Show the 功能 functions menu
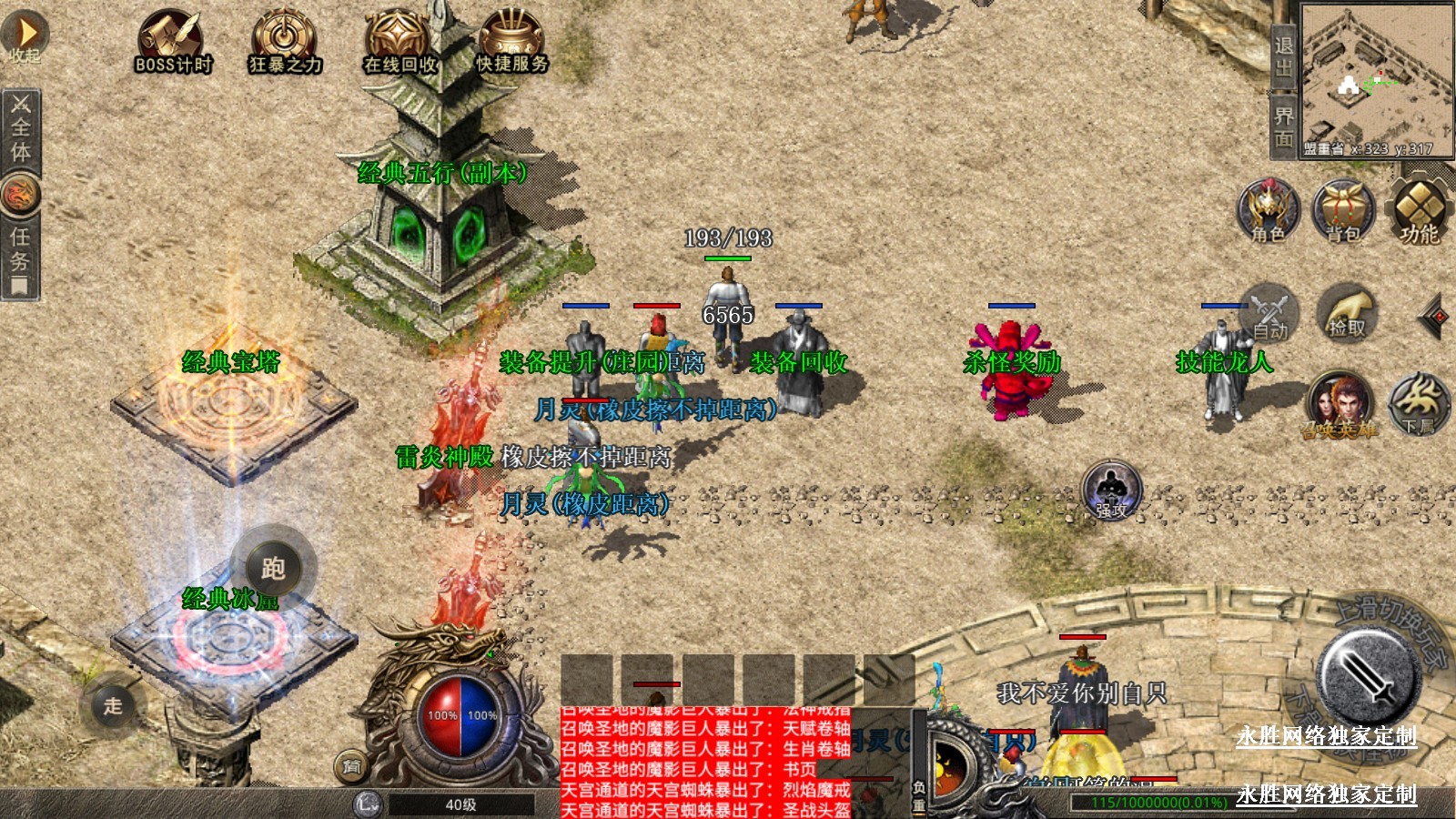 pos(1419,211)
